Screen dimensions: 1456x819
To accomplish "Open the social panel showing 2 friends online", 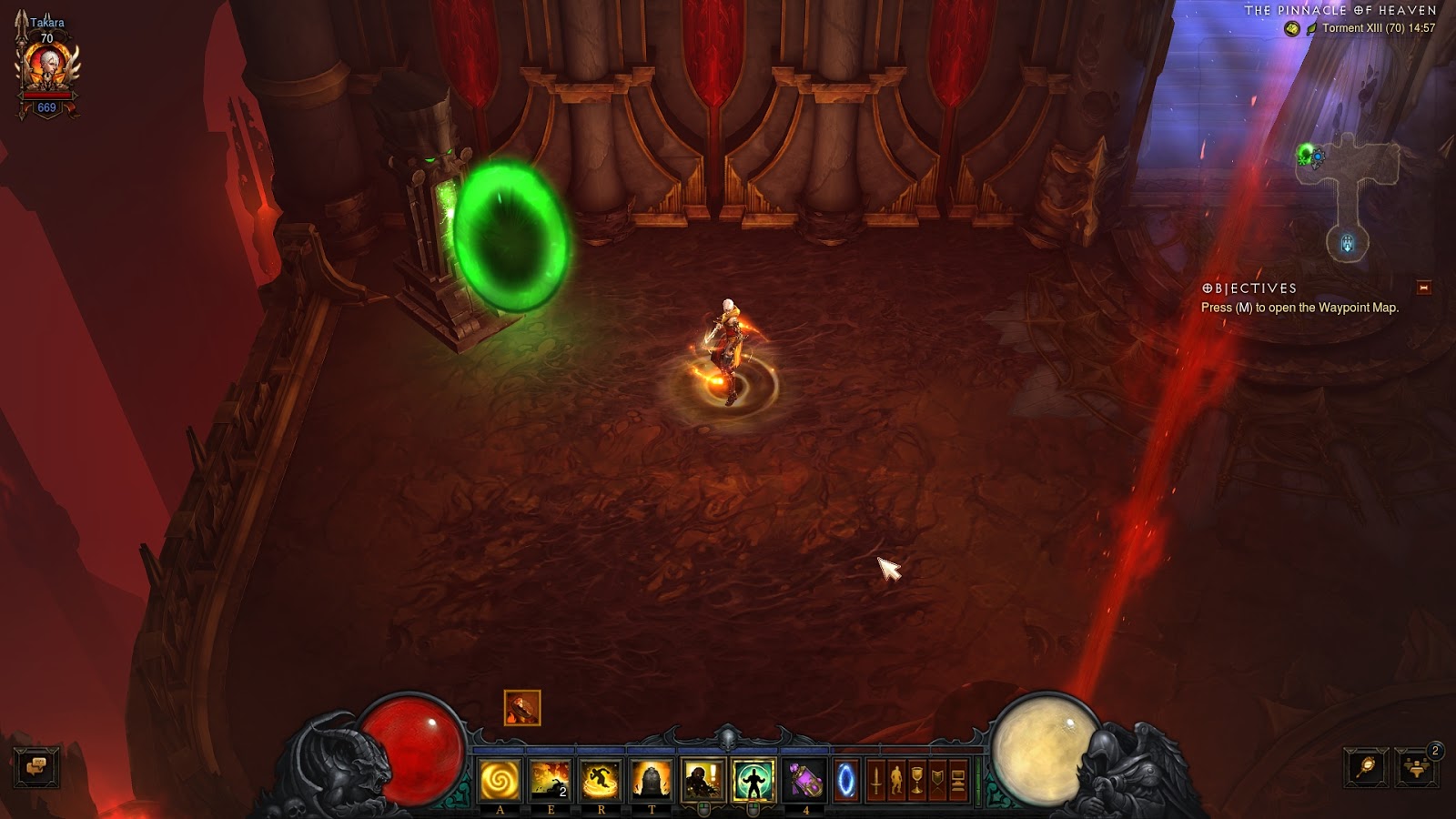I will click(x=1416, y=767).
